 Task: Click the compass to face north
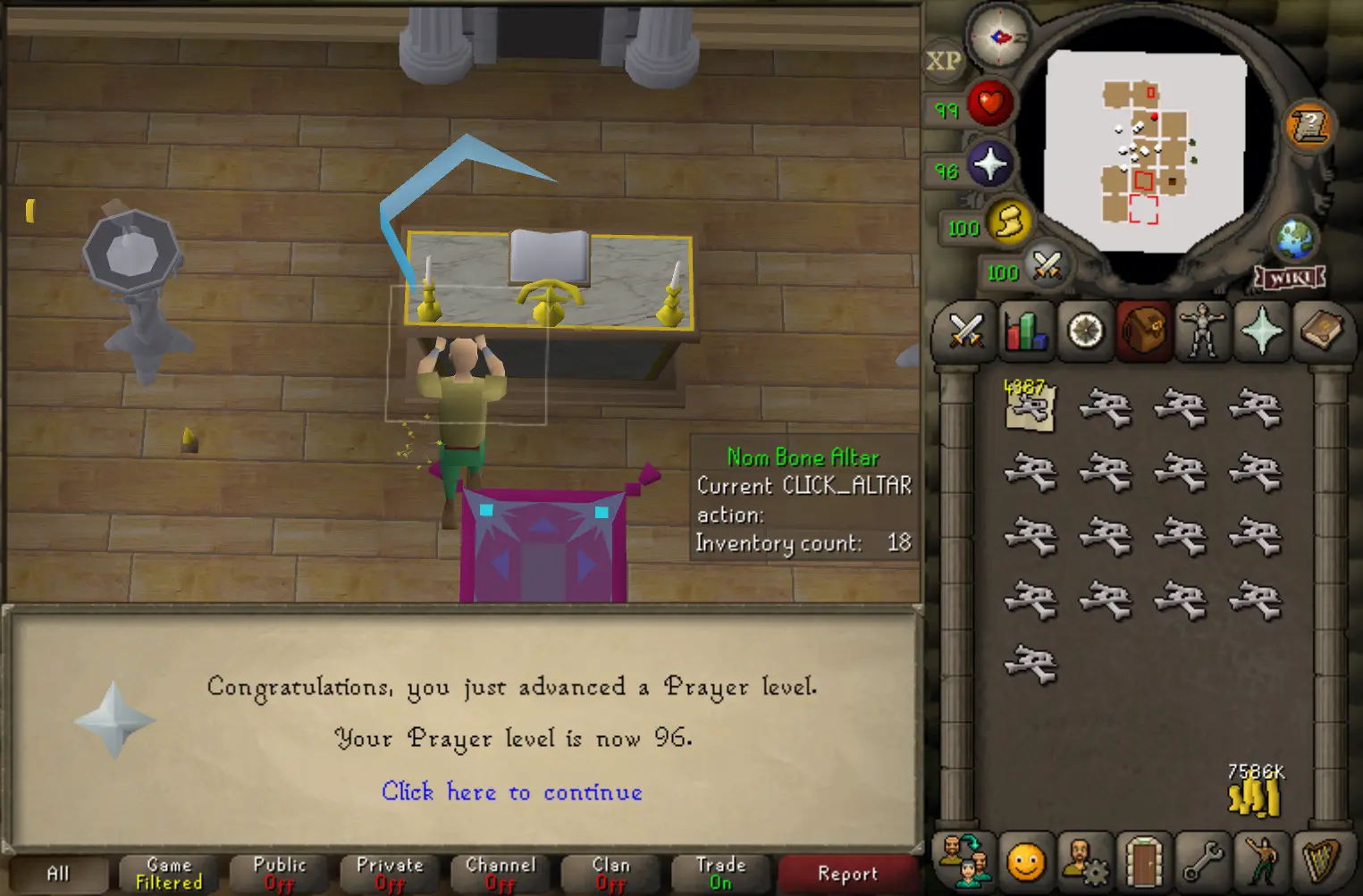click(999, 37)
